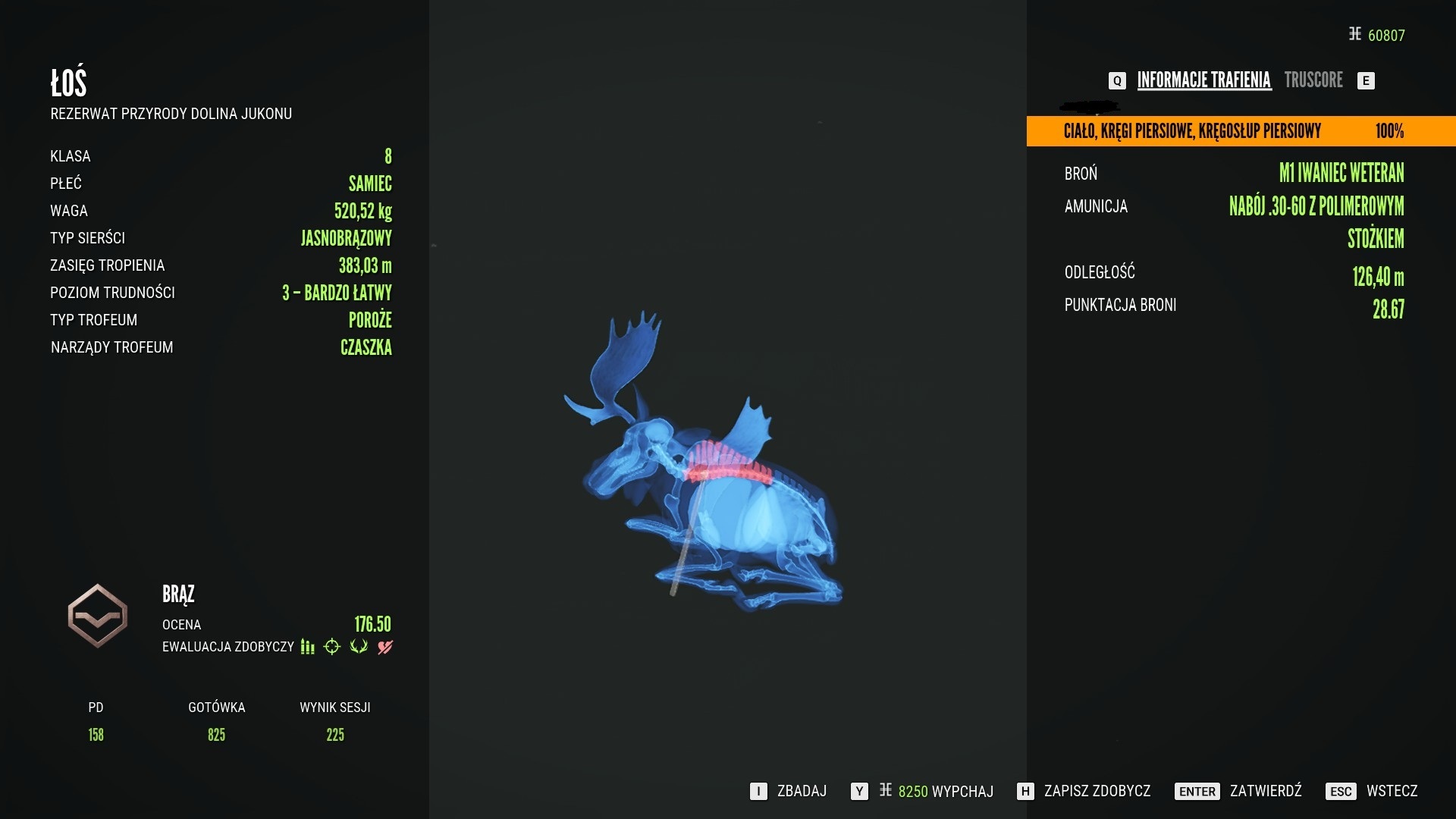Select the orange hit row for thoracic vertebrae

coord(1241,131)
